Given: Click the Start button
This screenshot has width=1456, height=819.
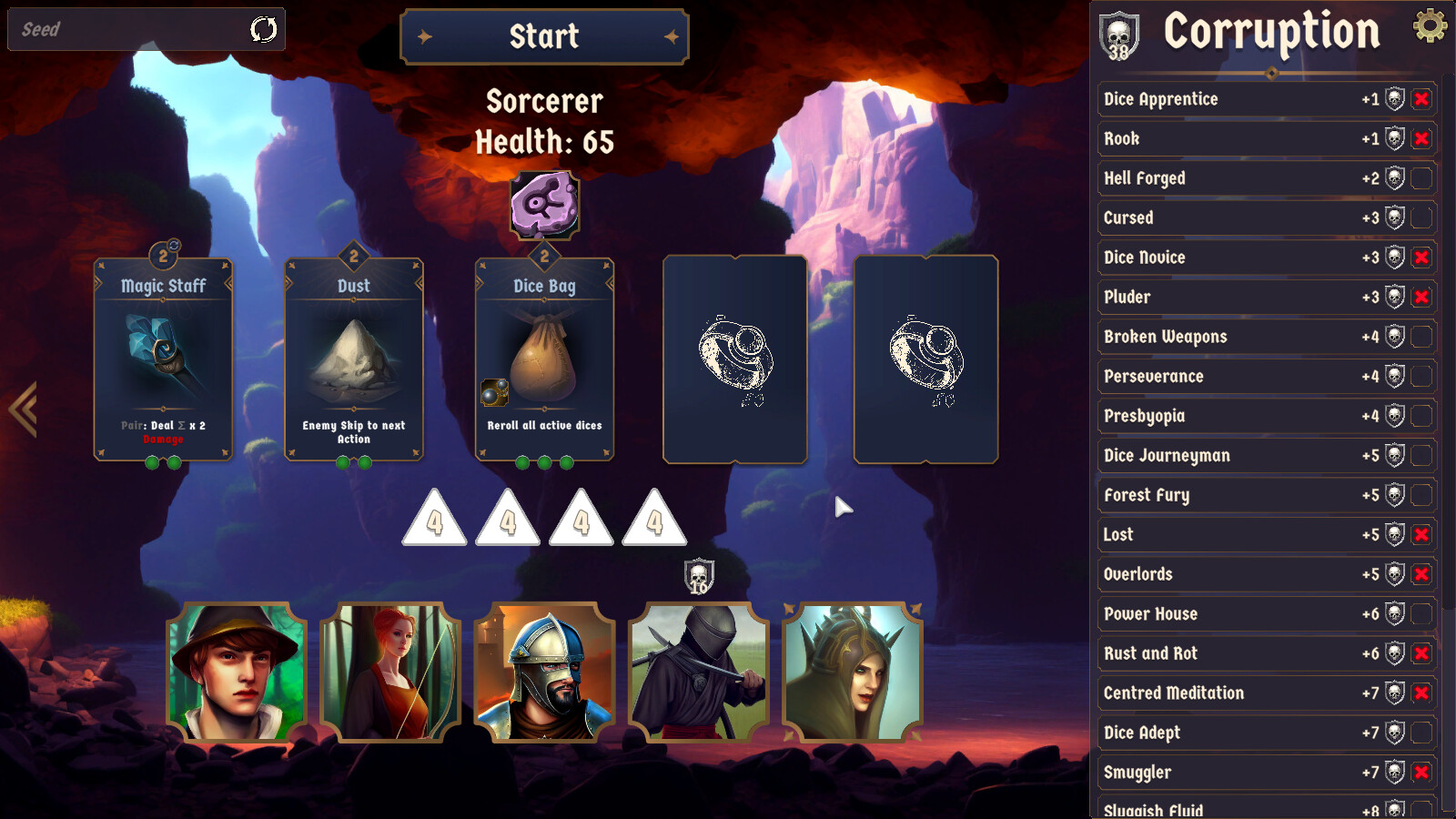Looking at the screenshot, I should tap(543, 37).
